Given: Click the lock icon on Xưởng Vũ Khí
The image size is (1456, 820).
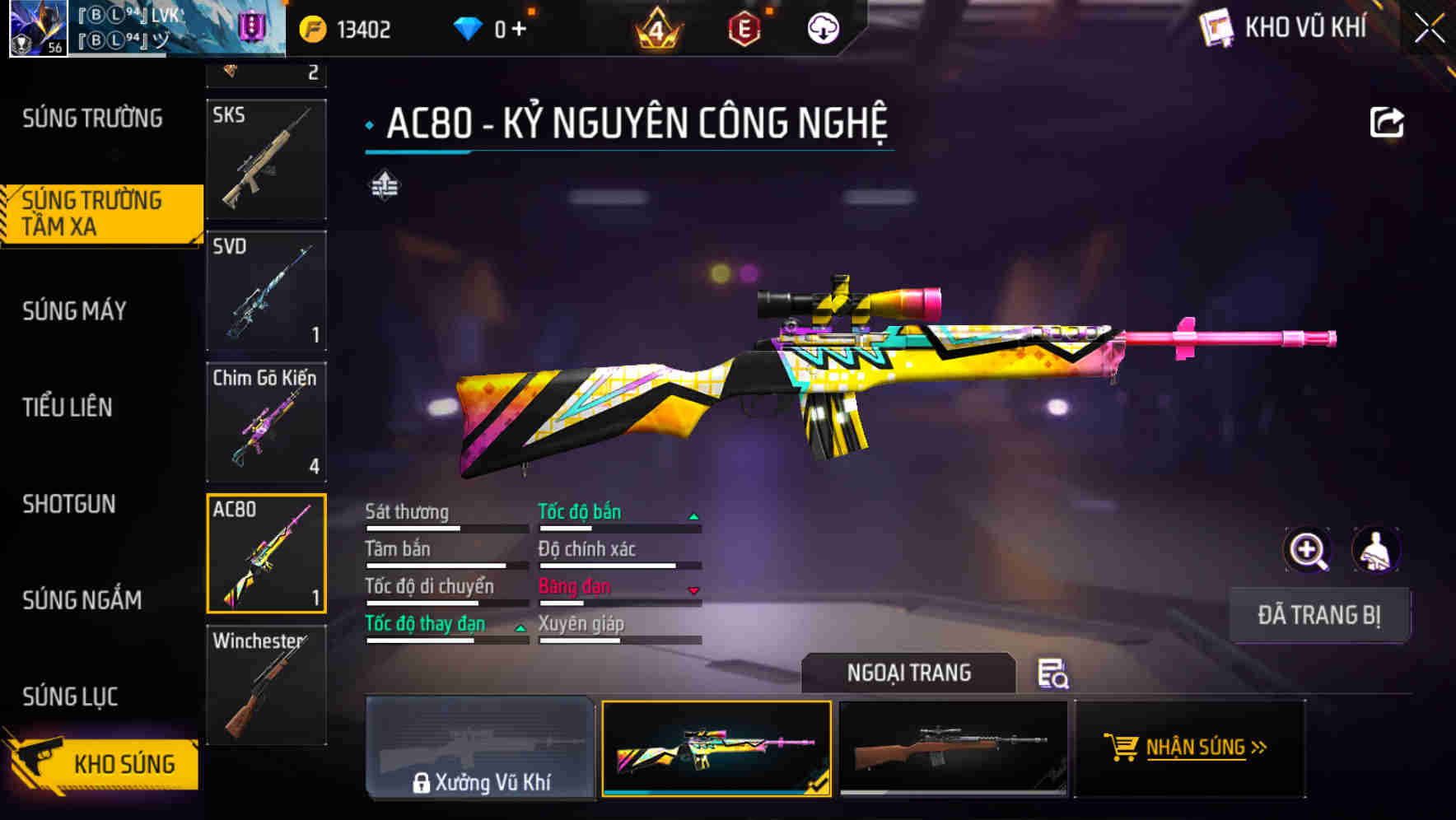Looking at the screenshot, I should [422, 781].
